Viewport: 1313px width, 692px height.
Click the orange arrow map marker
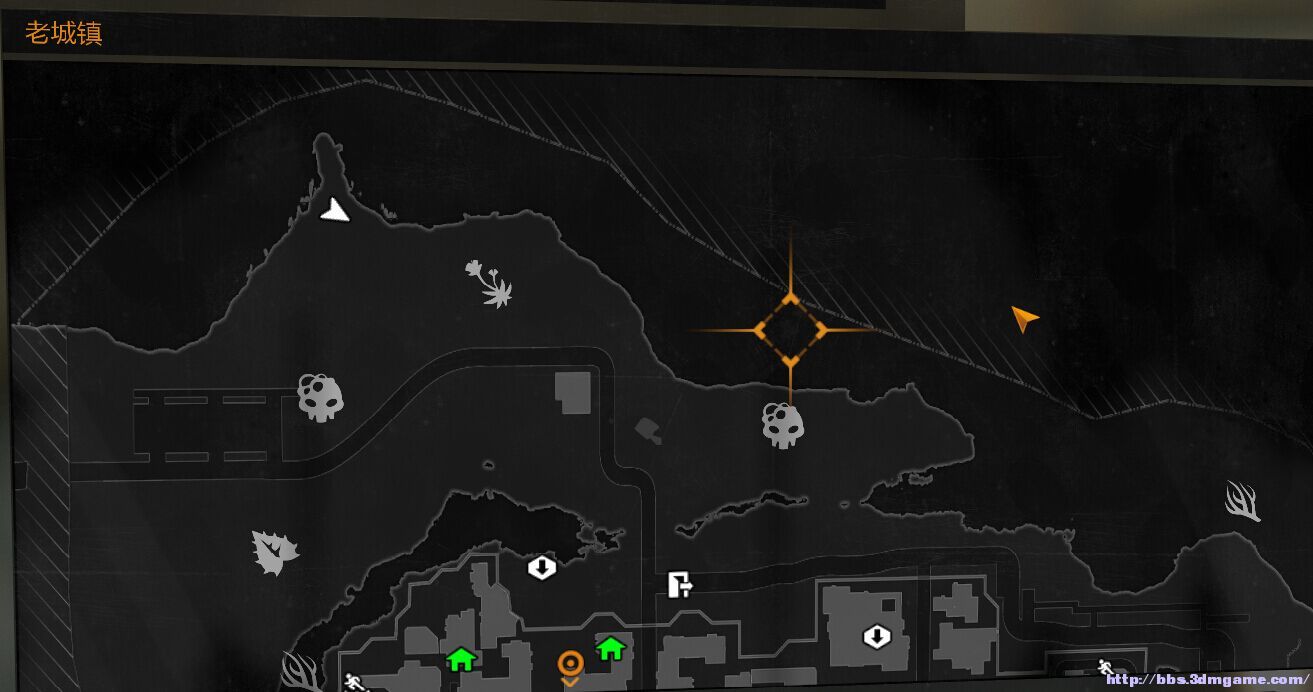[x=1023, y=319]
